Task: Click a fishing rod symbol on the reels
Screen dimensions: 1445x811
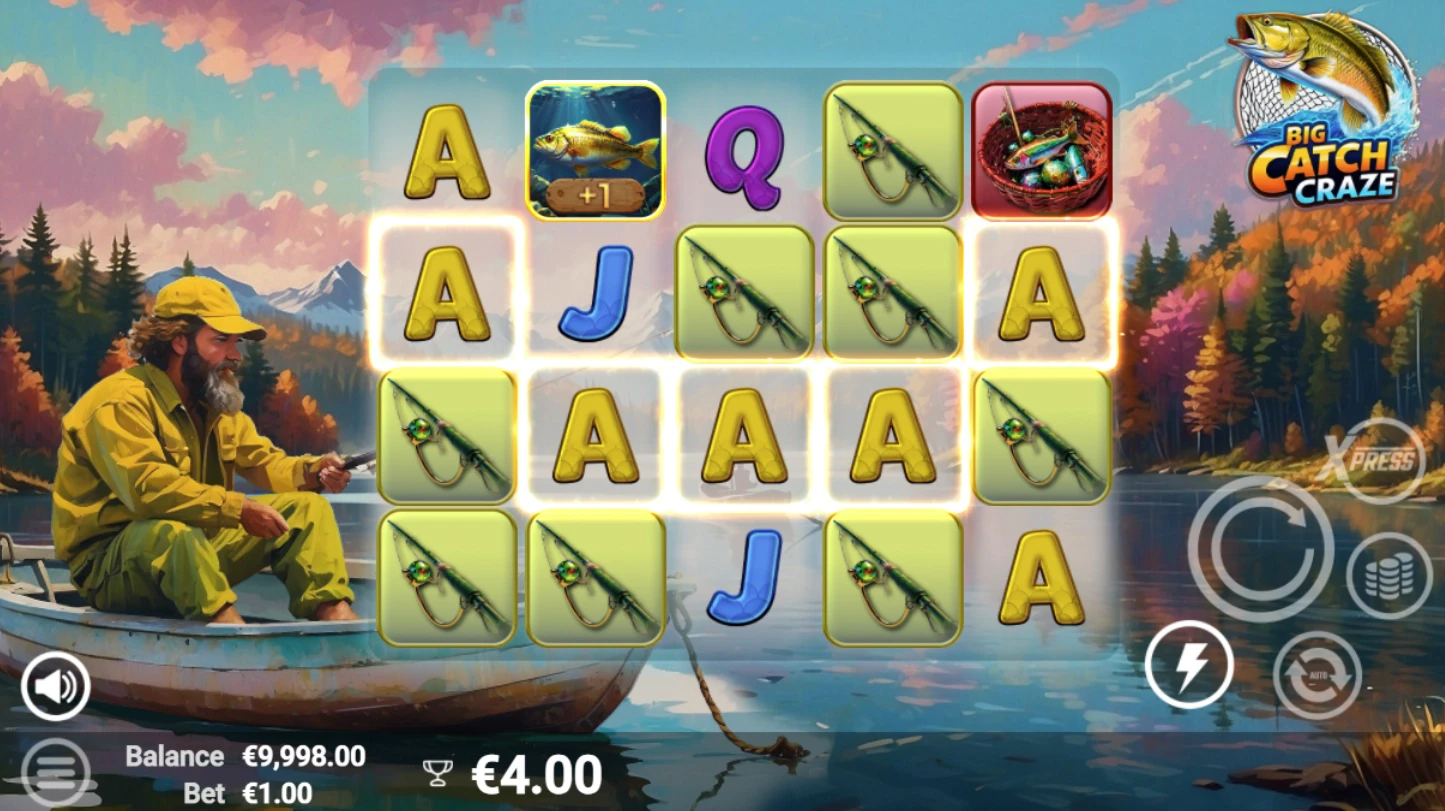Action: coord(891,150)
